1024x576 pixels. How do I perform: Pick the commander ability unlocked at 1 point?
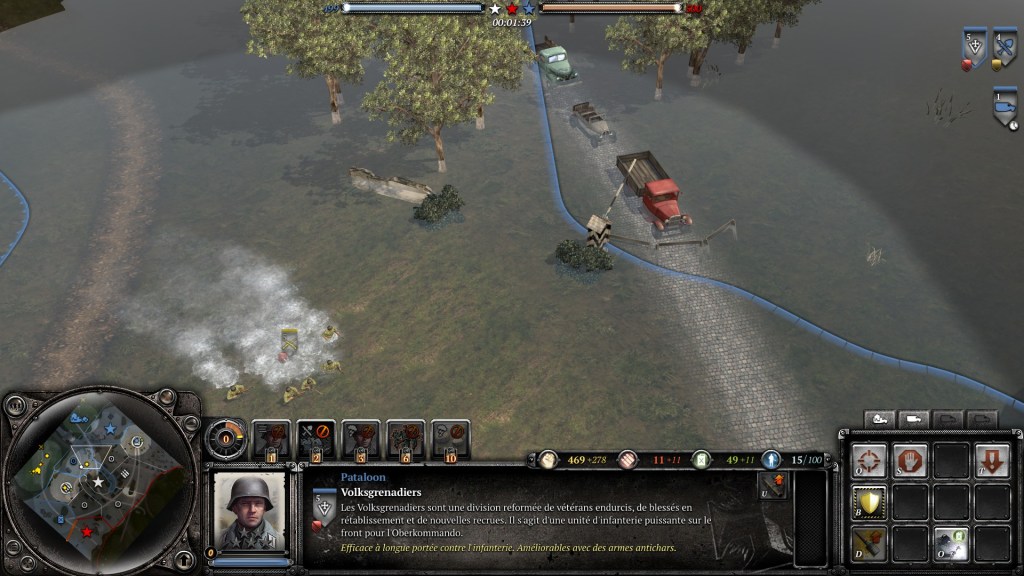[272, 439]
